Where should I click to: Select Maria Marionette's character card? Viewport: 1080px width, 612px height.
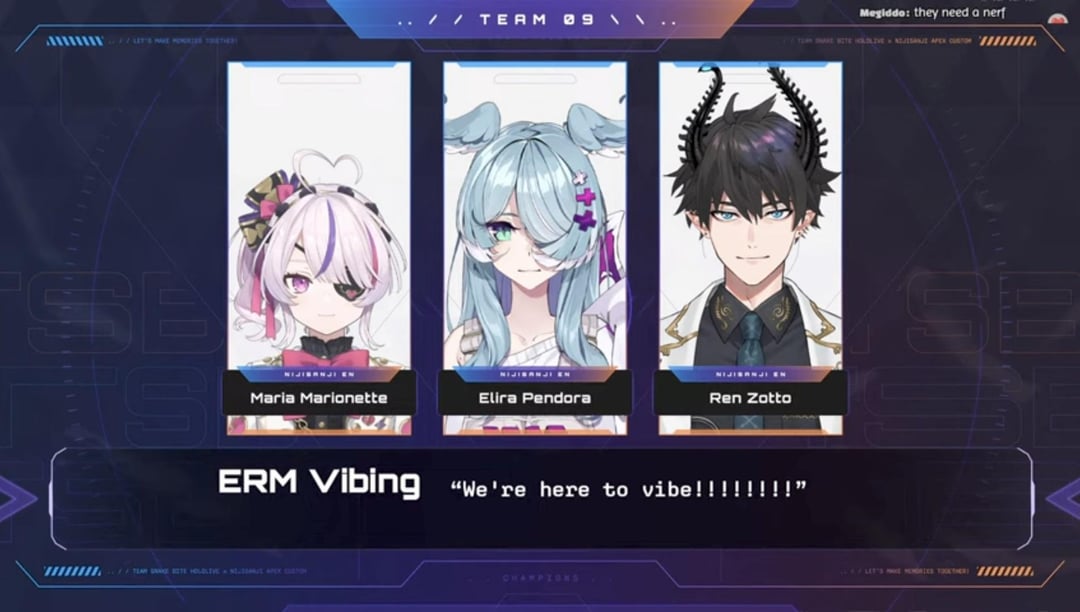click(319, 248)
